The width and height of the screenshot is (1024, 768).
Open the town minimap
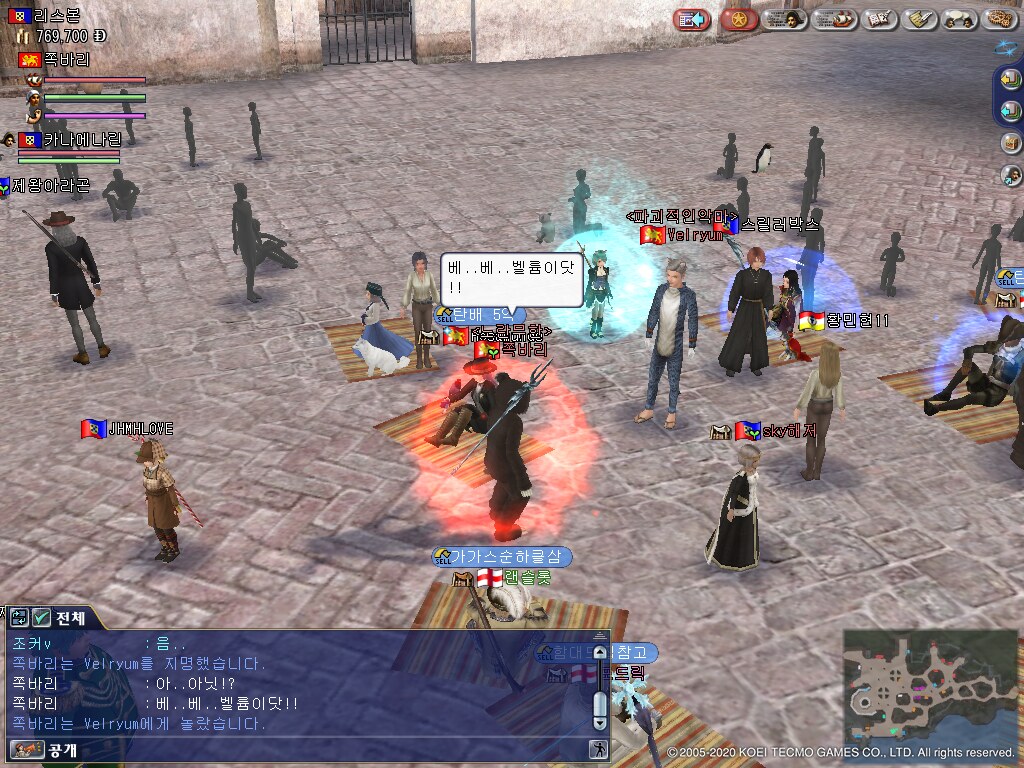point(930,686)
